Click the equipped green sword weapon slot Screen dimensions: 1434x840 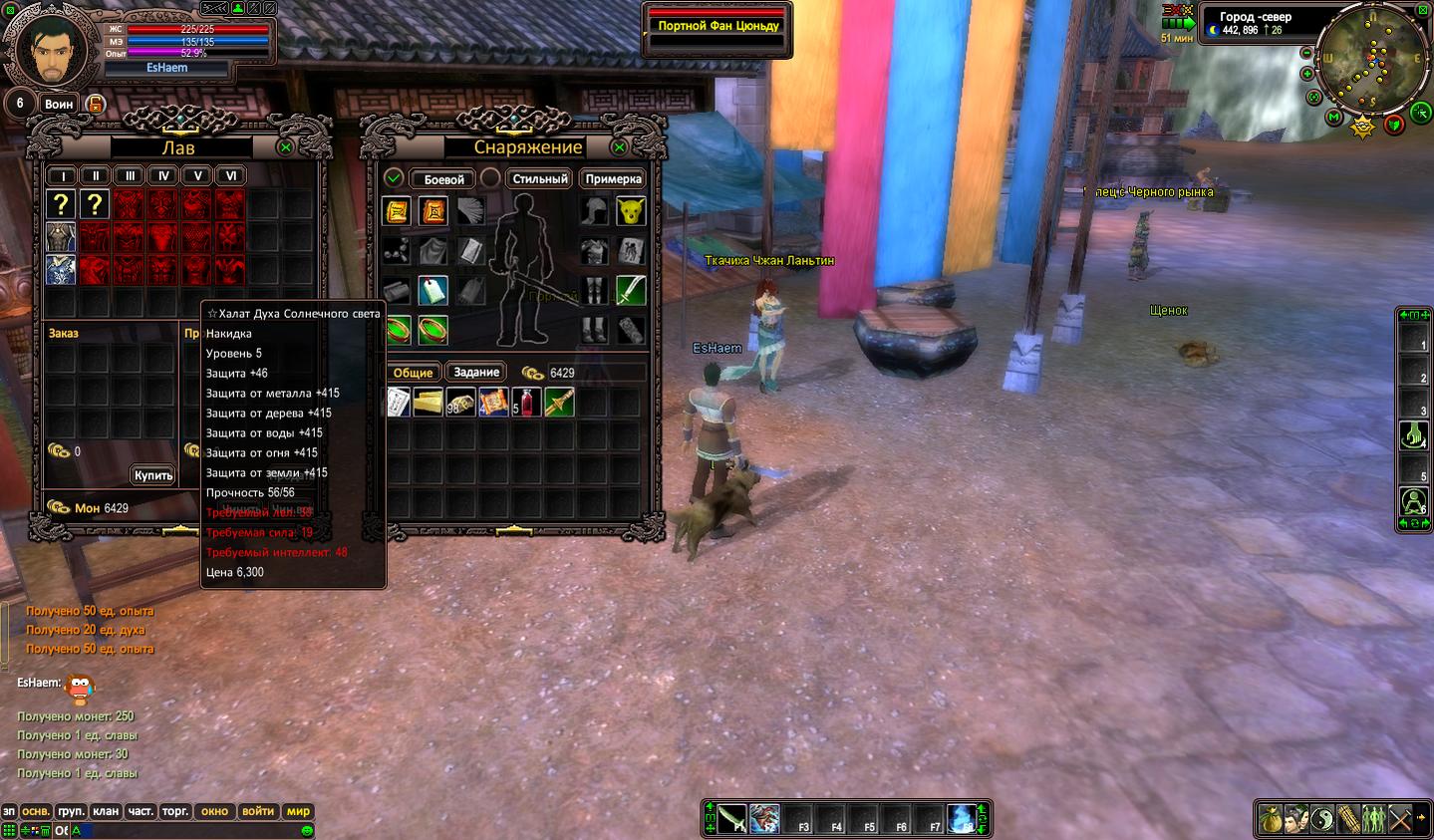(630, 291)
